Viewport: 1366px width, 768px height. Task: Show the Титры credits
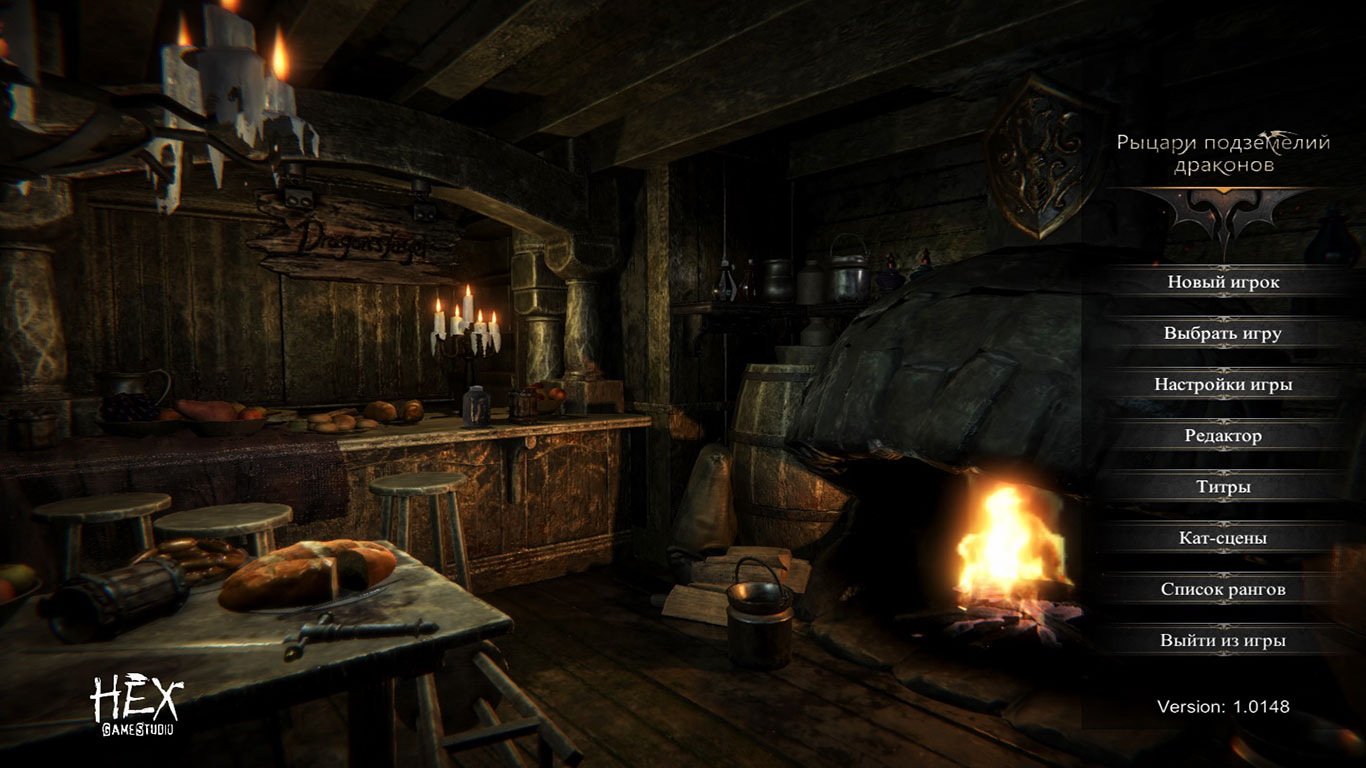[x=1223, y=487]
